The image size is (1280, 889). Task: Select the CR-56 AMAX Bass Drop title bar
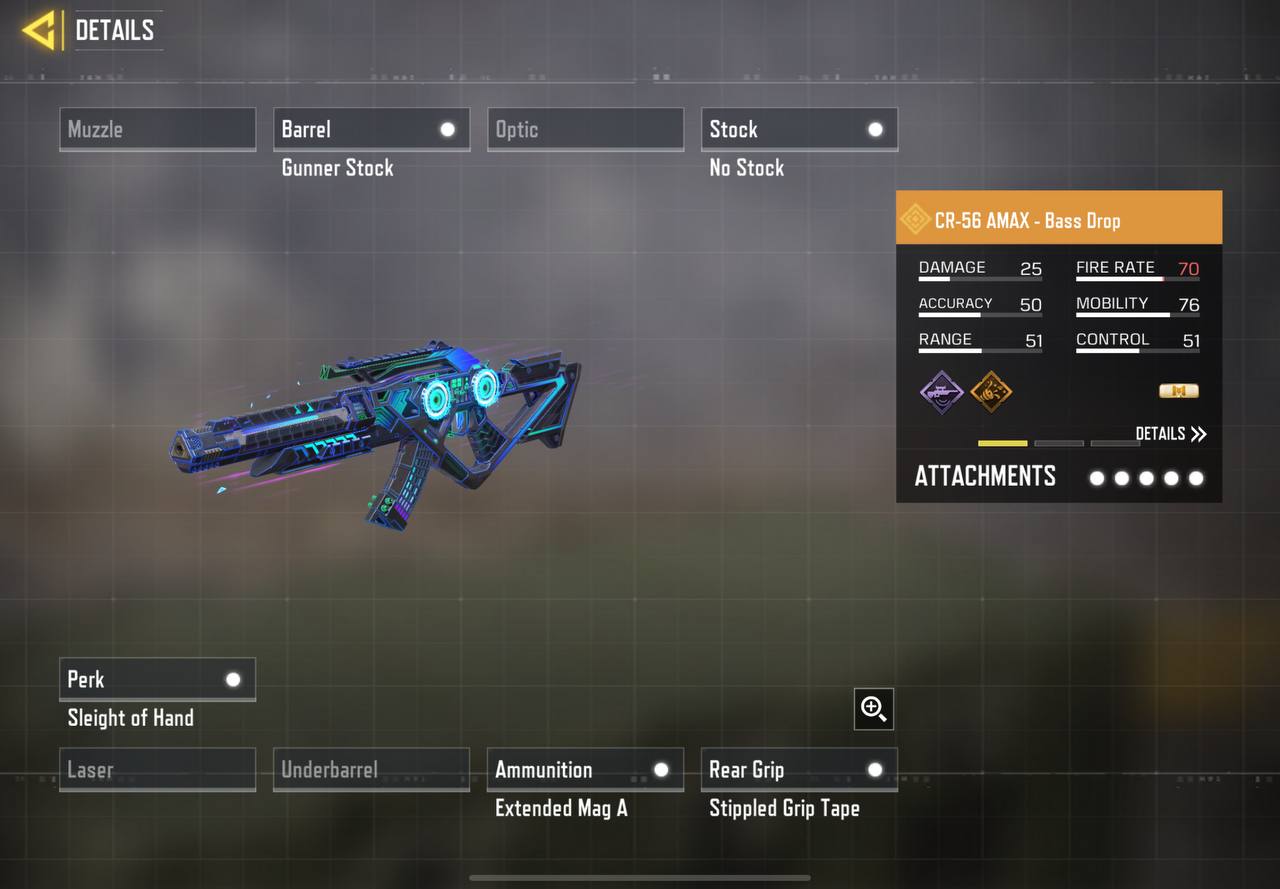tap(1058, 220)
